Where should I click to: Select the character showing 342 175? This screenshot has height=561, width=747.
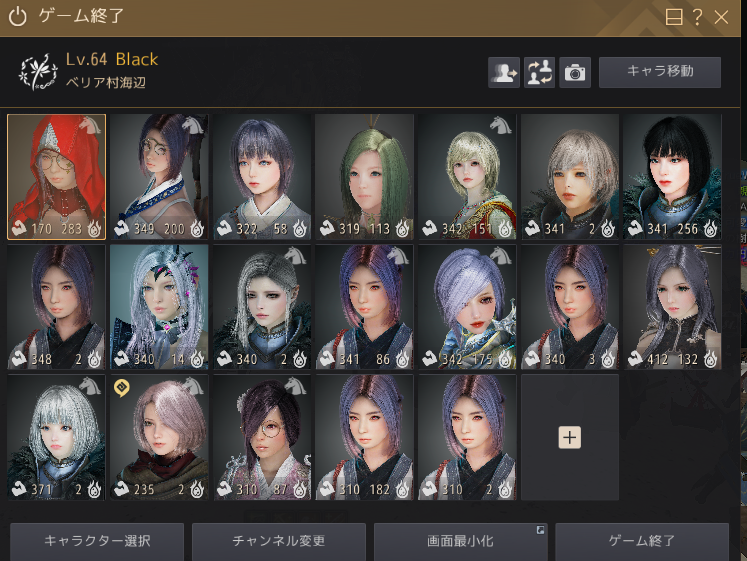(467, 307)
